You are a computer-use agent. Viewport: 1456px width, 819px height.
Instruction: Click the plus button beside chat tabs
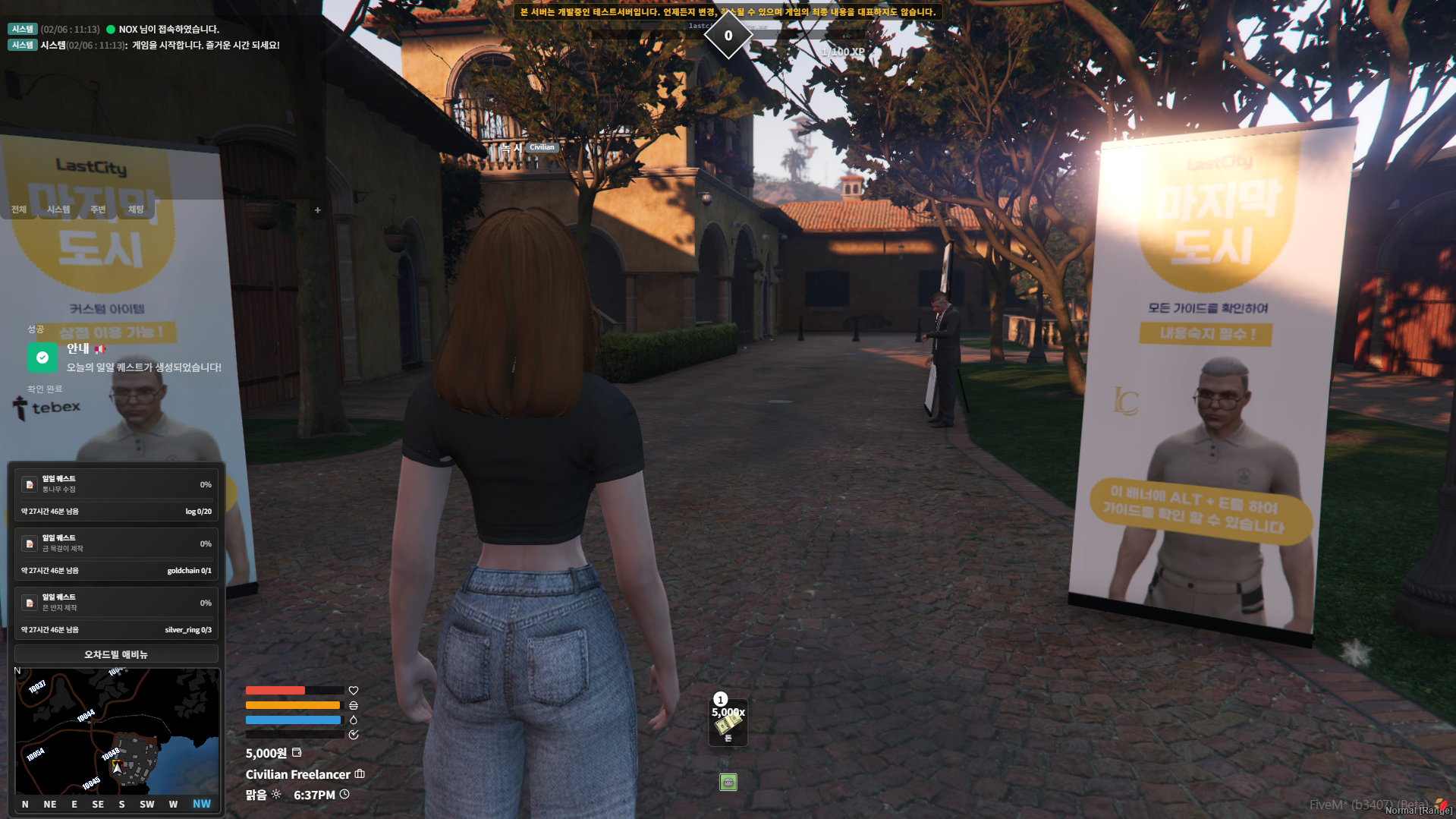point(318,210)
